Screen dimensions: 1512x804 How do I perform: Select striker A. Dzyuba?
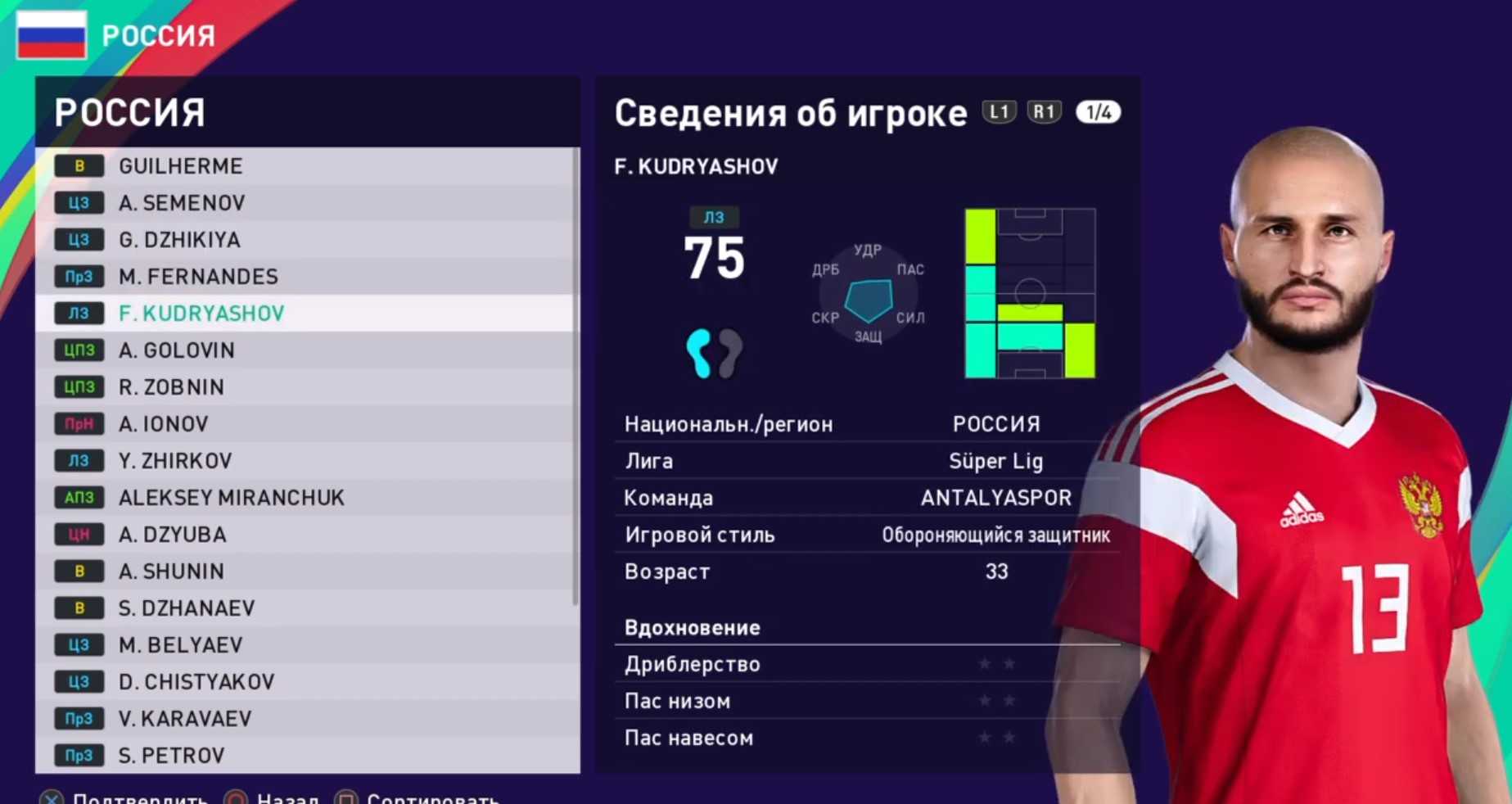(172, 535)
